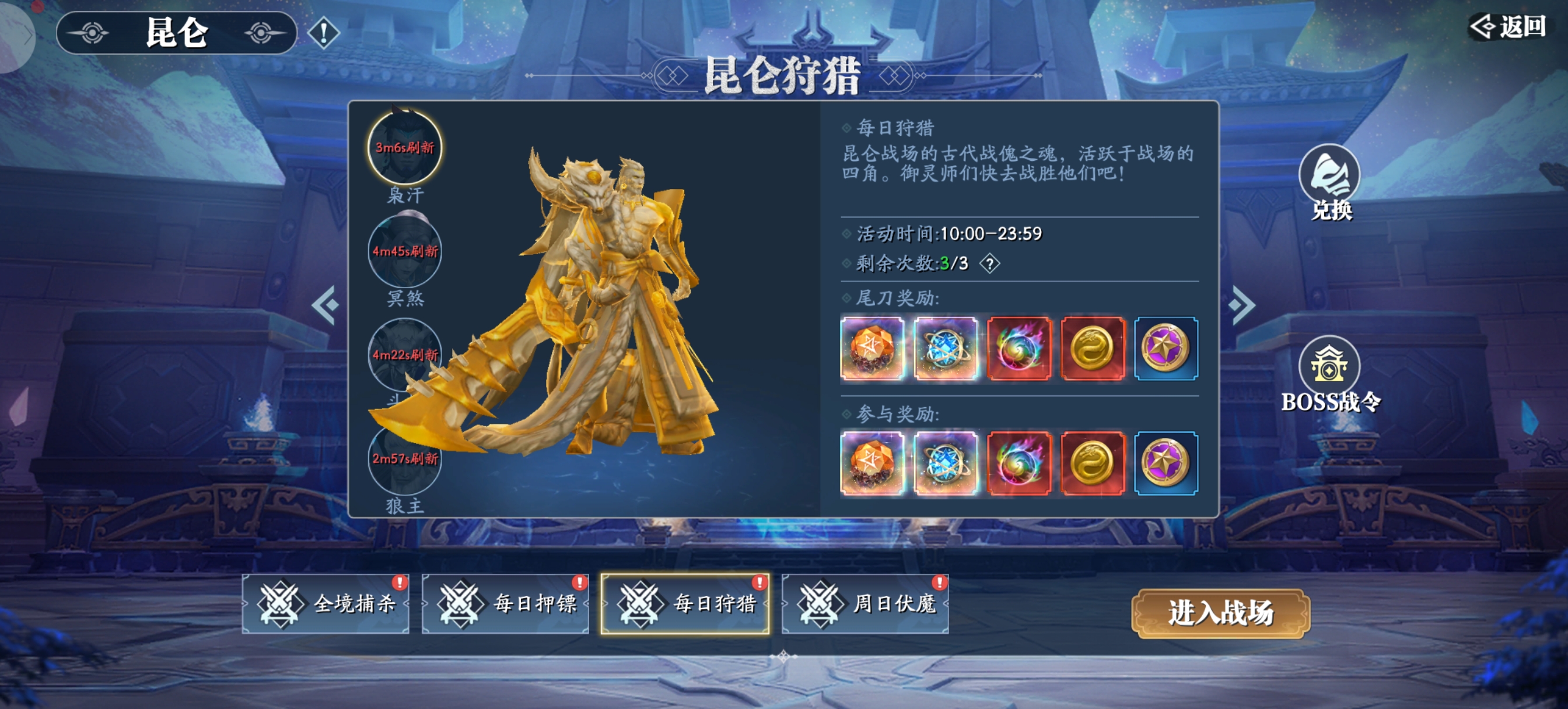Click the 返回 back button

(x=1508, y=27)
